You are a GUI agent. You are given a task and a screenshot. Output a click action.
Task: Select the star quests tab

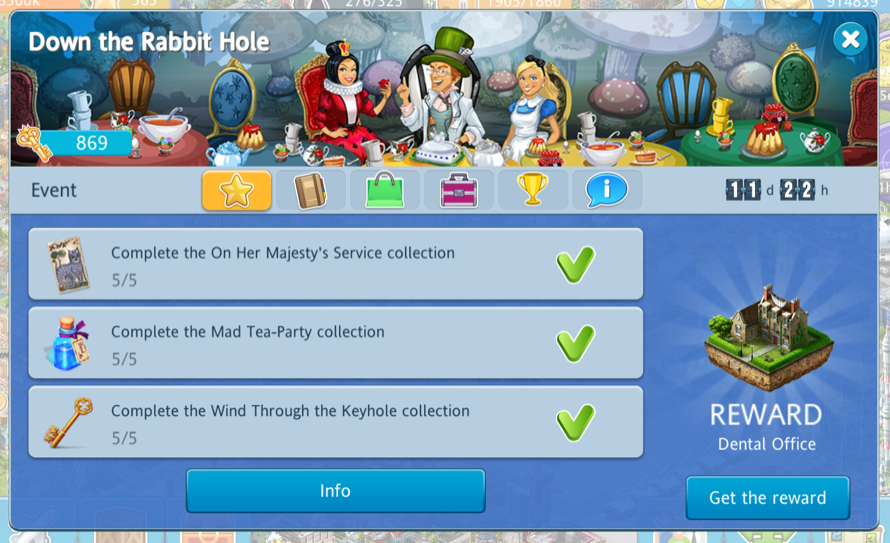pos(237,190)
